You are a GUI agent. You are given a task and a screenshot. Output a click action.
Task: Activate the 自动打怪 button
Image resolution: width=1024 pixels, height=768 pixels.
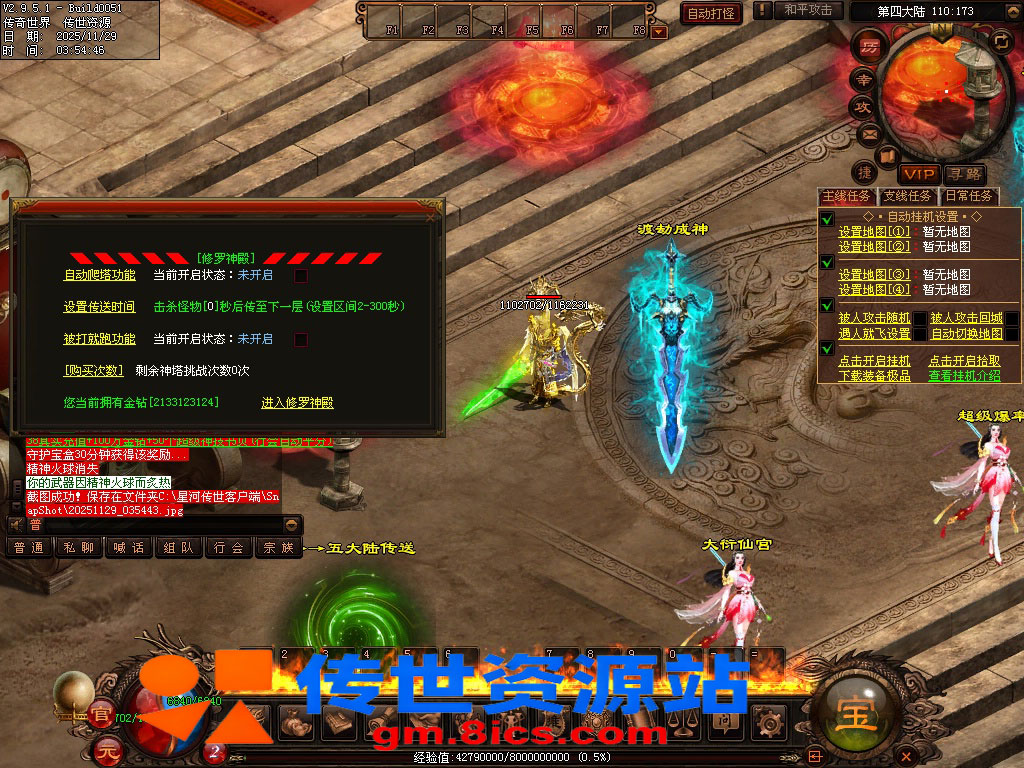(x=711, y=13)
